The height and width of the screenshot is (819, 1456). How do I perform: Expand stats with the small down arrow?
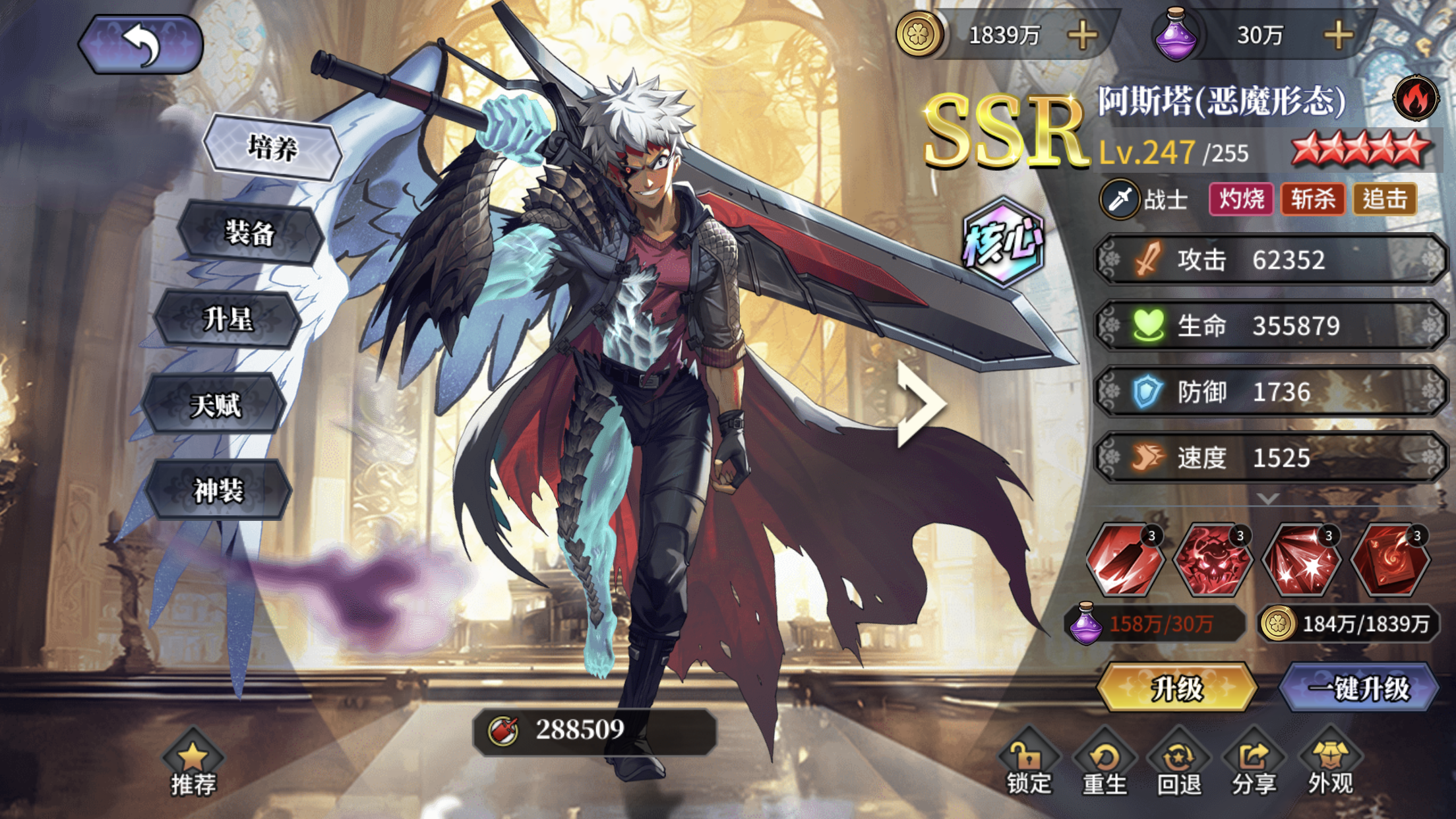coord(1268,498)
